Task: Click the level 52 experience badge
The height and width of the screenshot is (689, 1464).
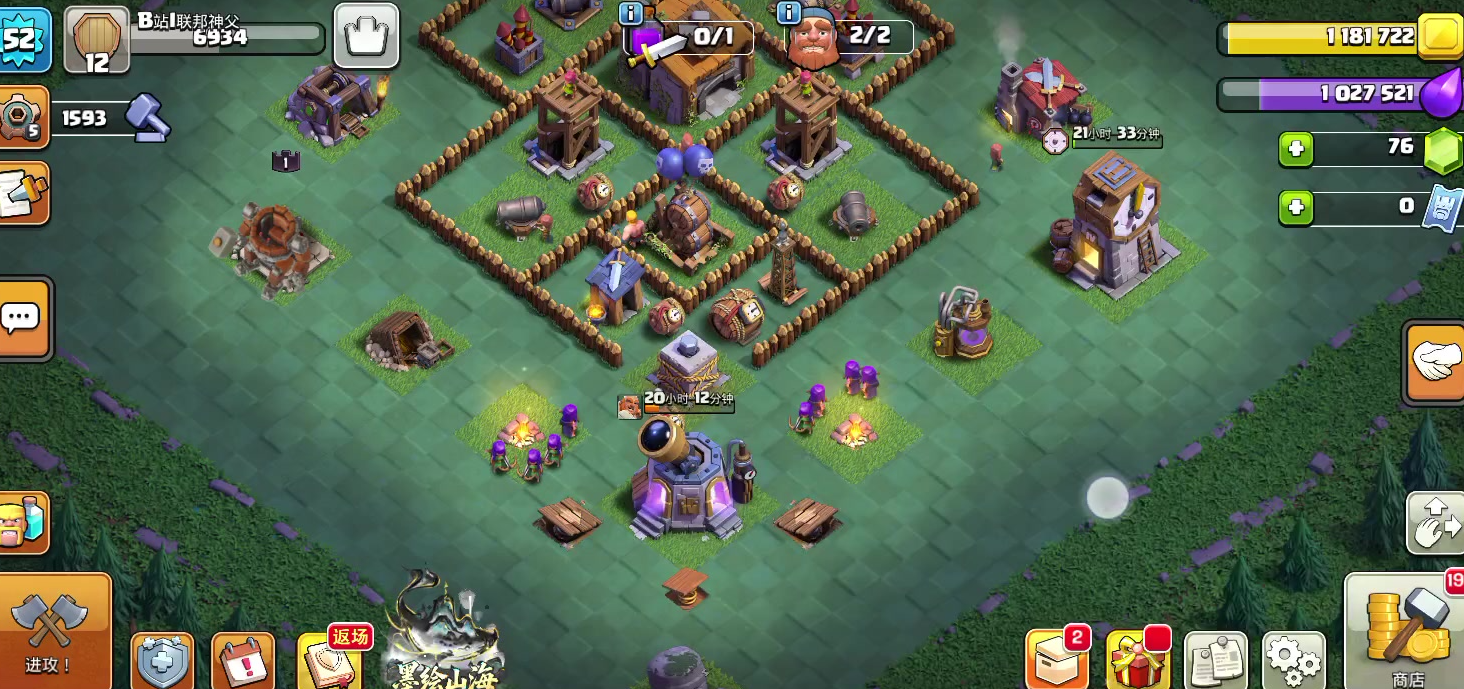Action: pos(22,38)
